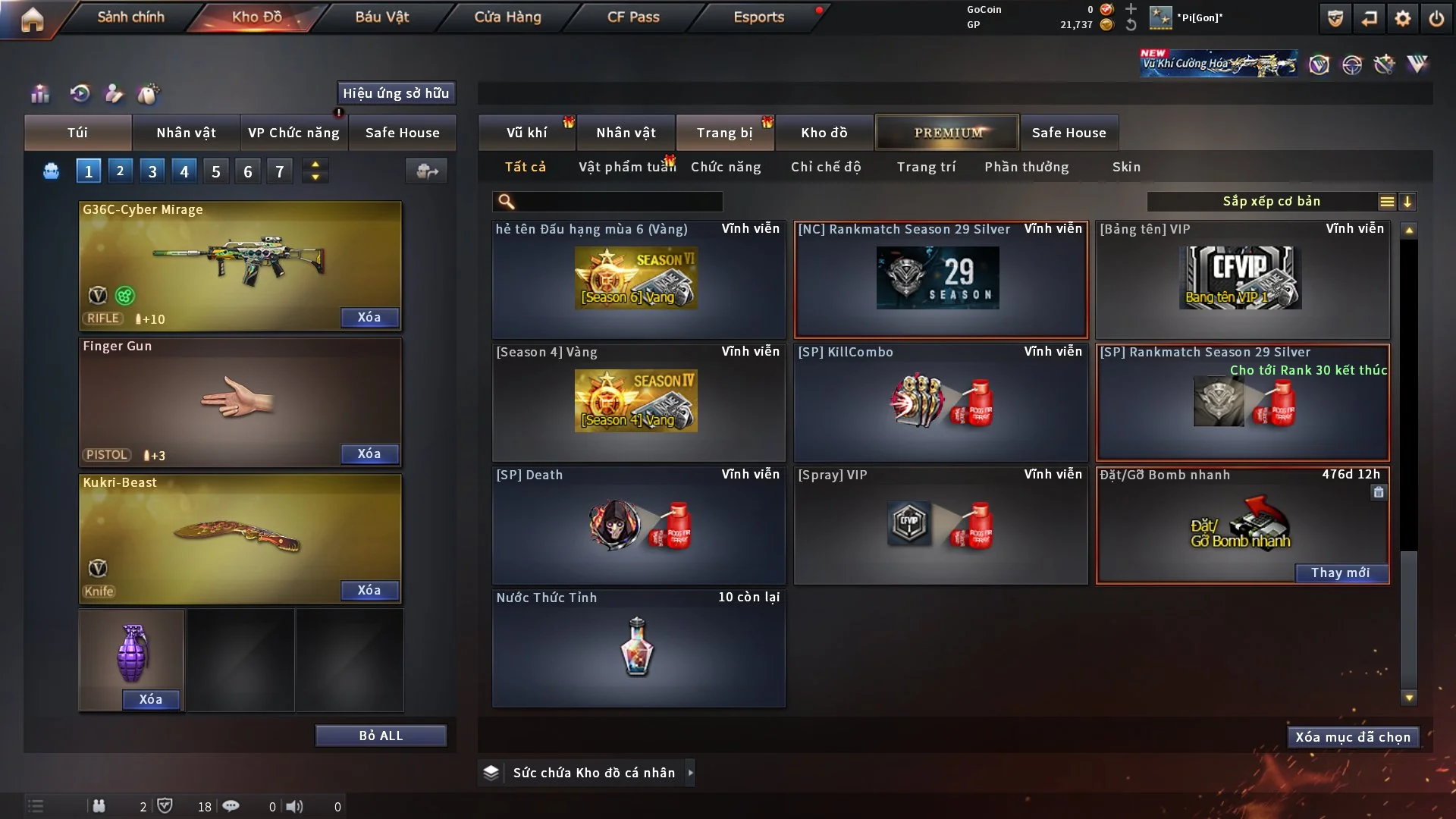Remove the Kukri-Beast knife with Xóa
1456x819 pixels.
tap(369, 590)
